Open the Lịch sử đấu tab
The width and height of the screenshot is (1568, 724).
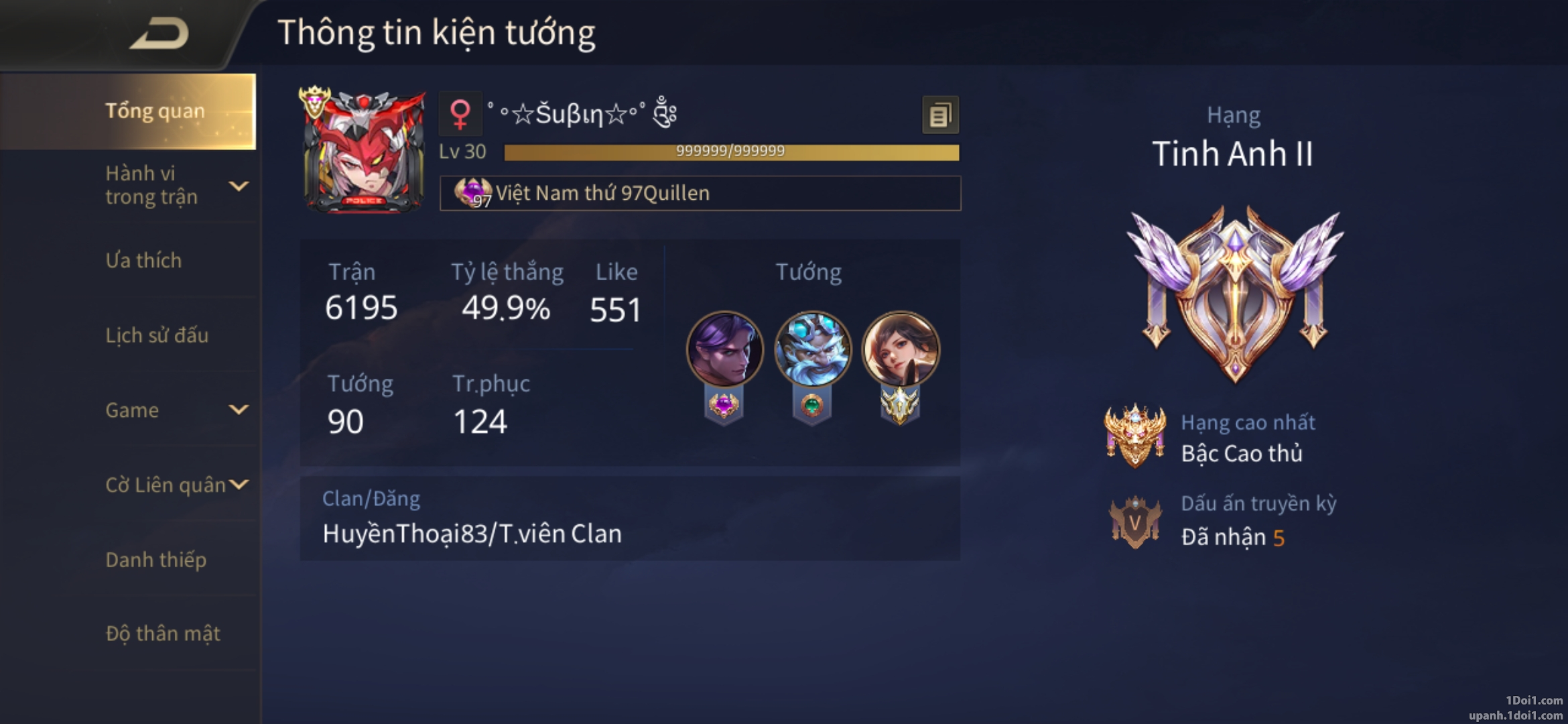(158, 335)
